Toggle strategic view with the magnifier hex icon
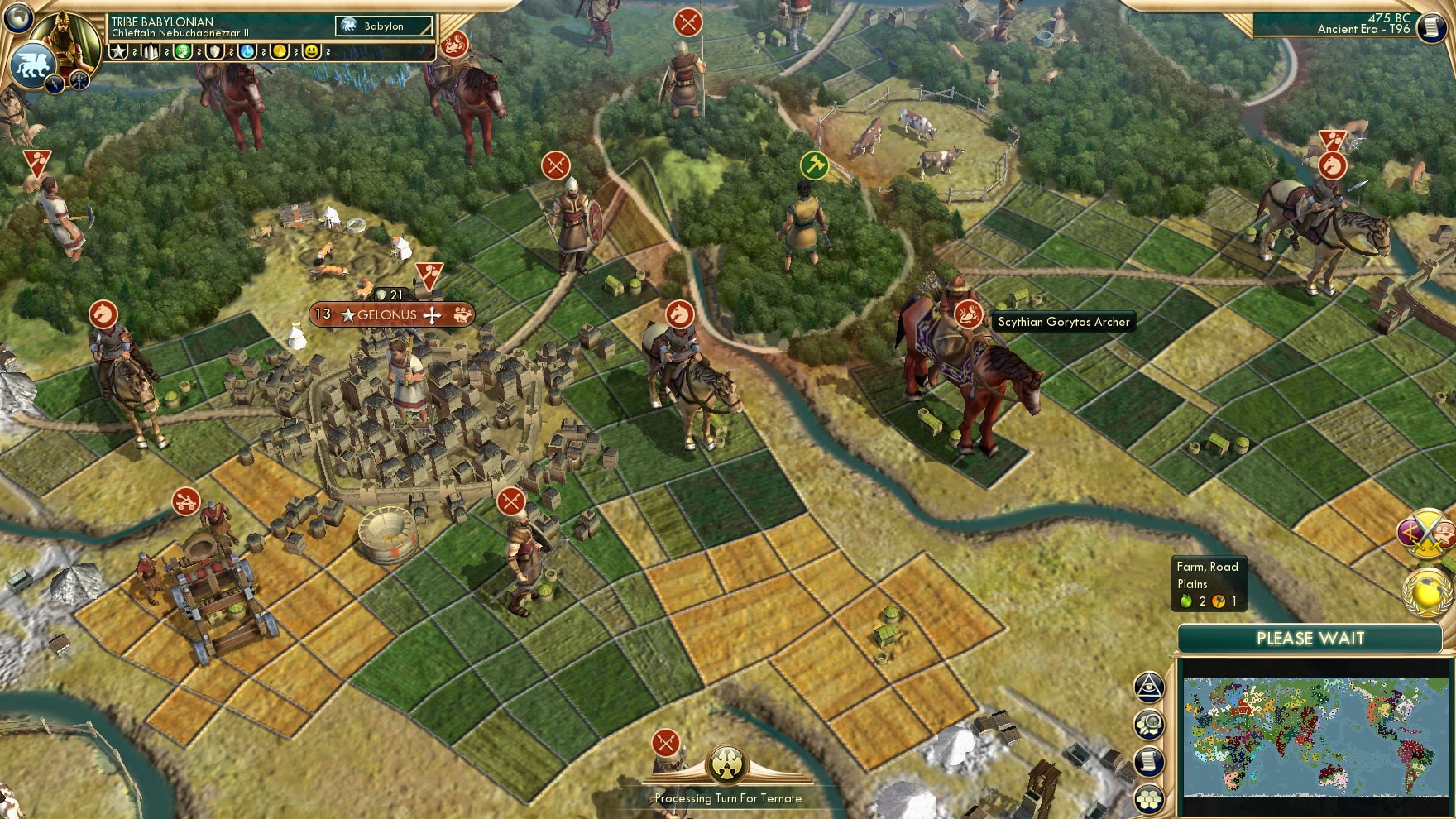 coord(1148,723)
